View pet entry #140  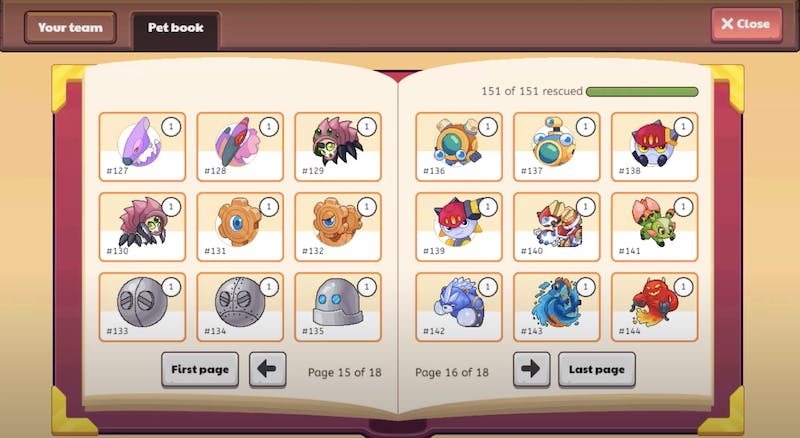tap(557, 227)
